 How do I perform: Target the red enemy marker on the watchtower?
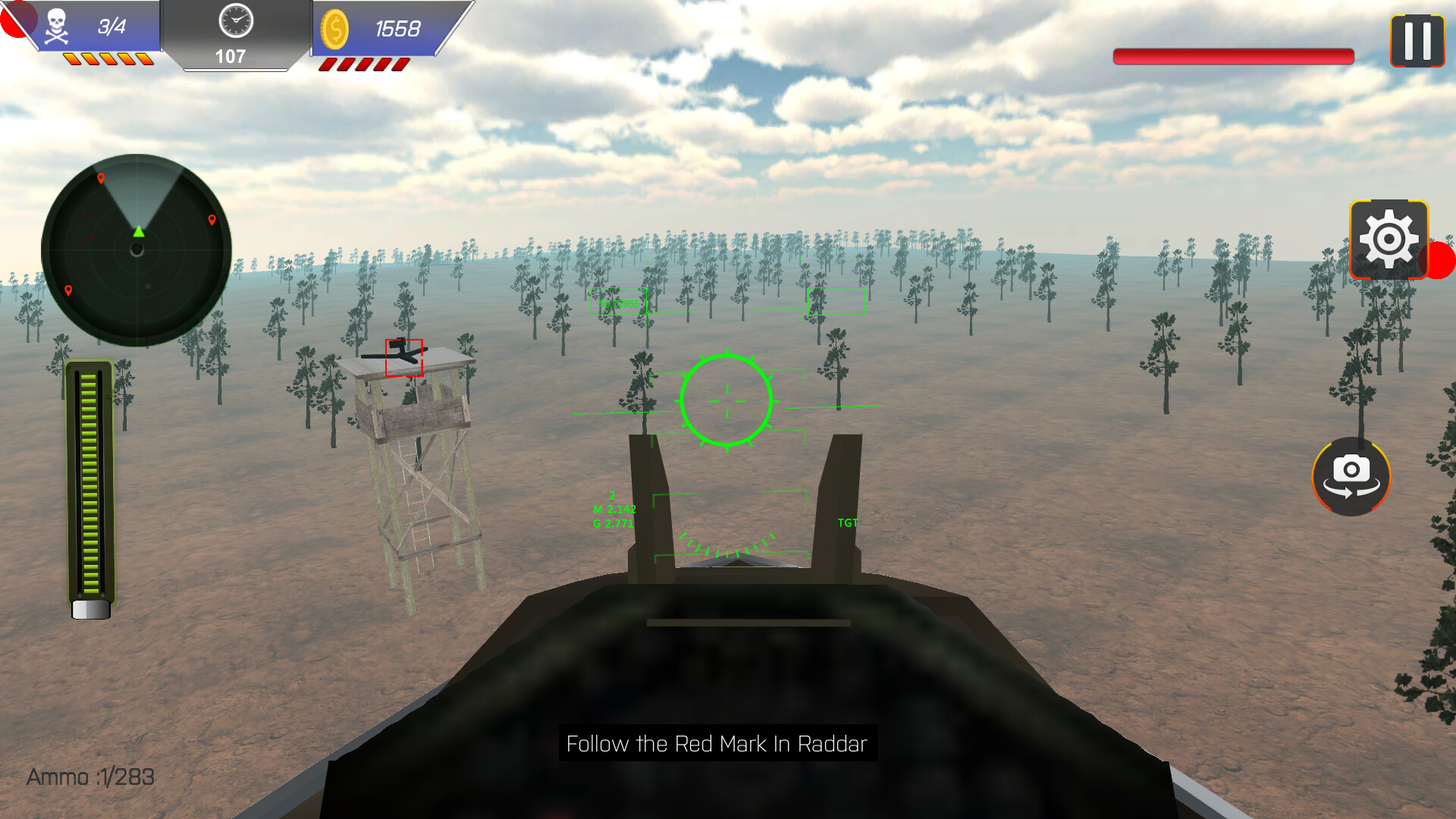coord(403,356)
